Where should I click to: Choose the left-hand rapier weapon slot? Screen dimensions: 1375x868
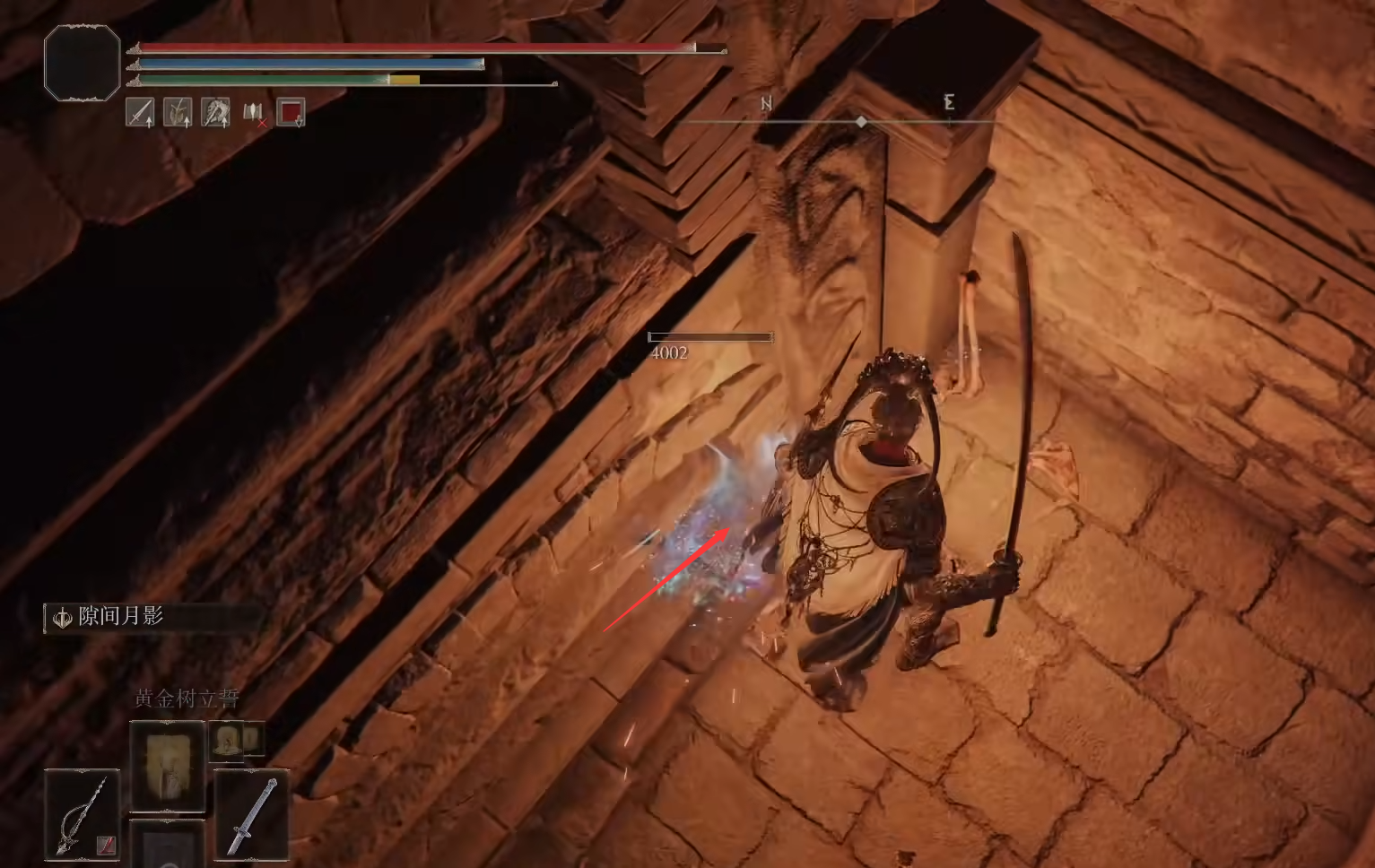pos(82,813)
